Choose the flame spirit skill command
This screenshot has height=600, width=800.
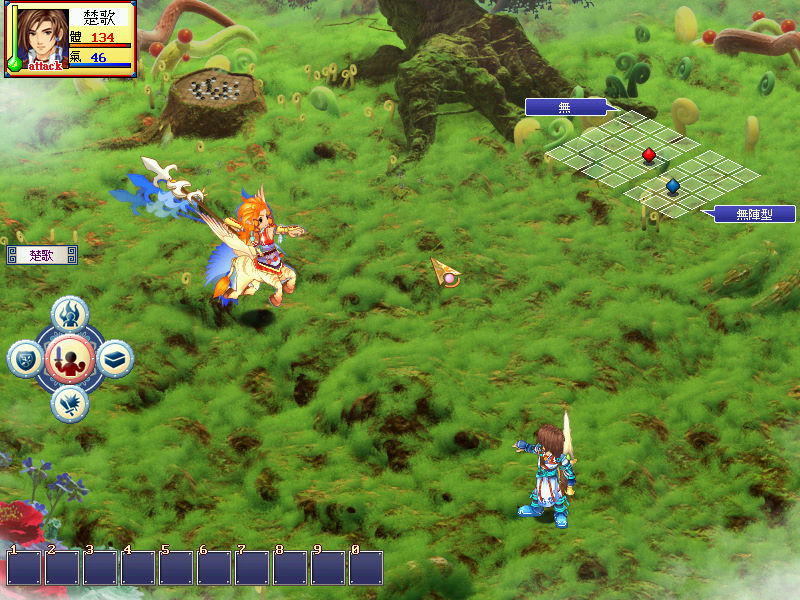tap(70, 314)
